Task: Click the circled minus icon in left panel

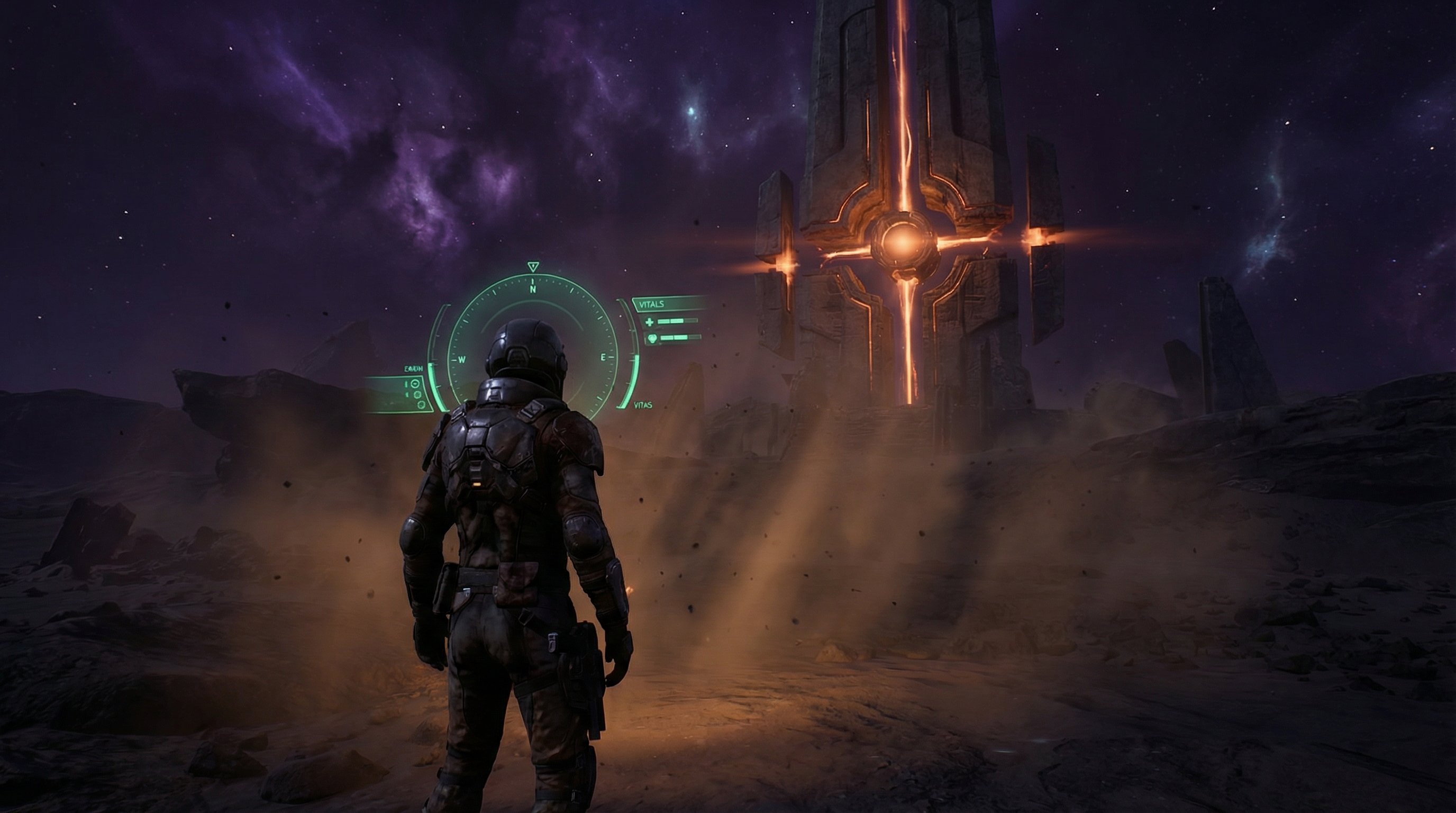Action: pyautogui.click(x=415, y=383)
